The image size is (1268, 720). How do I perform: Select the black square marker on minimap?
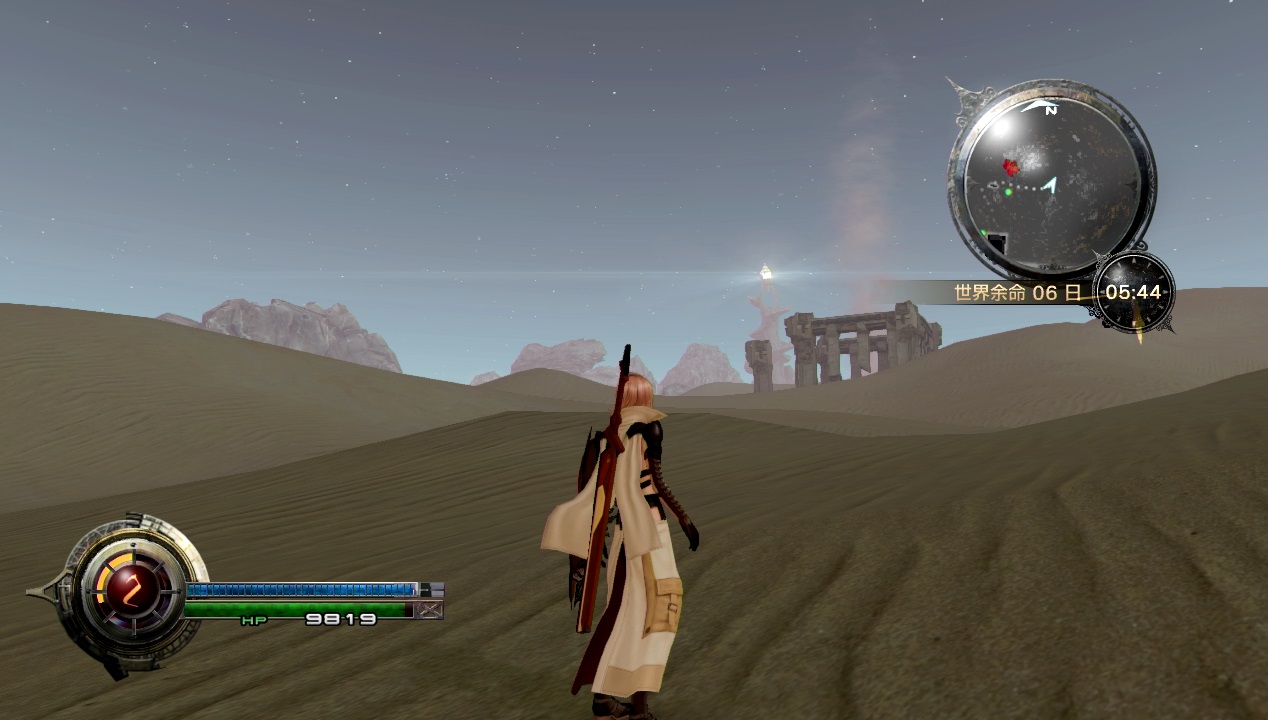click(997, 243)
